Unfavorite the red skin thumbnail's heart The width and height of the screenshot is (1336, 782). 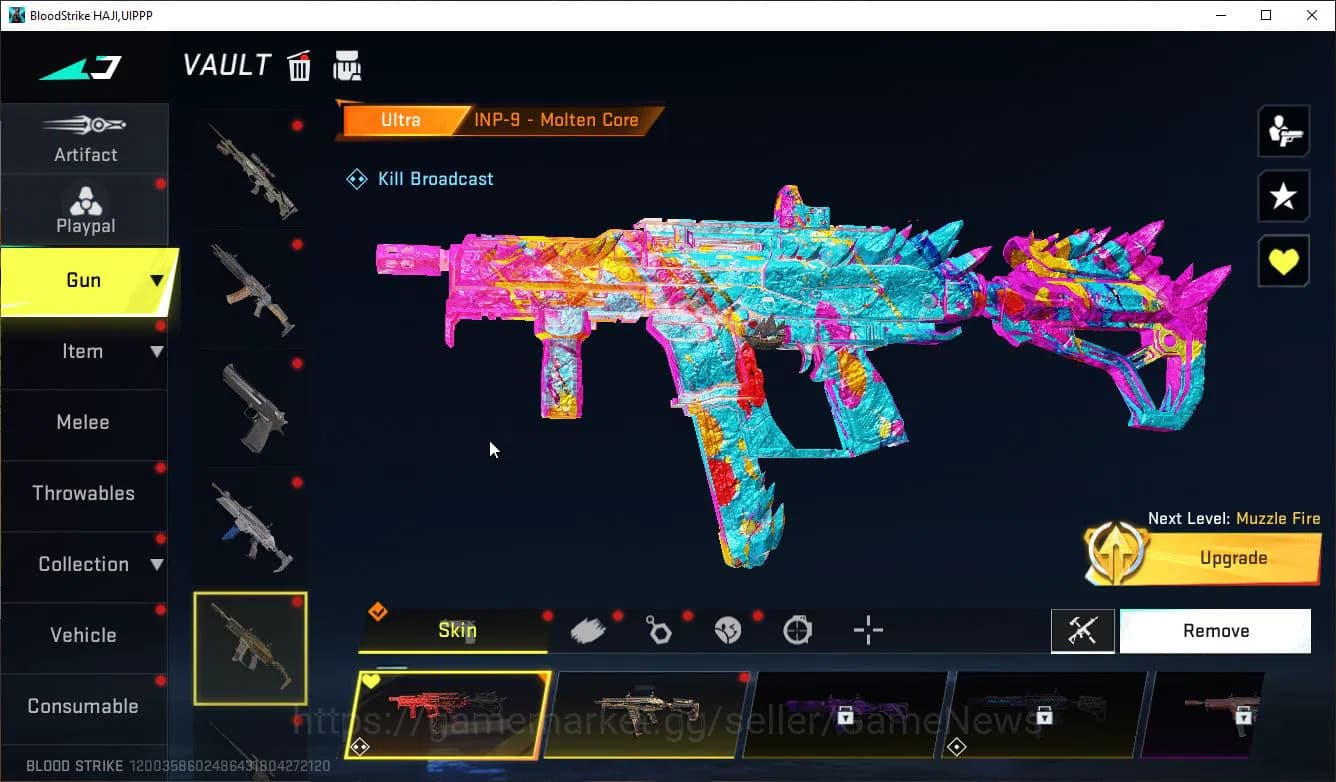(372, 681)
